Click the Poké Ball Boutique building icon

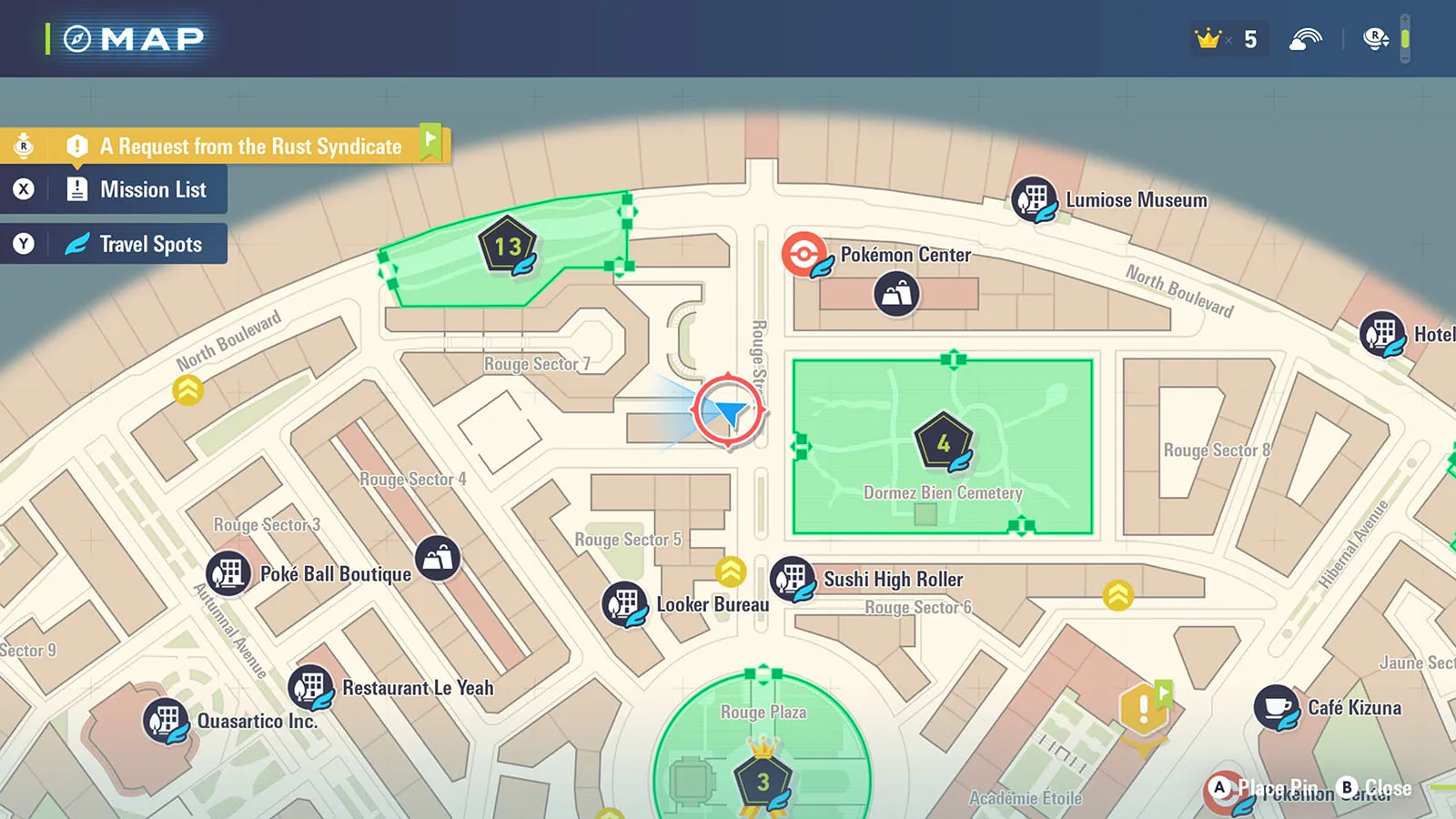[228, 573]
